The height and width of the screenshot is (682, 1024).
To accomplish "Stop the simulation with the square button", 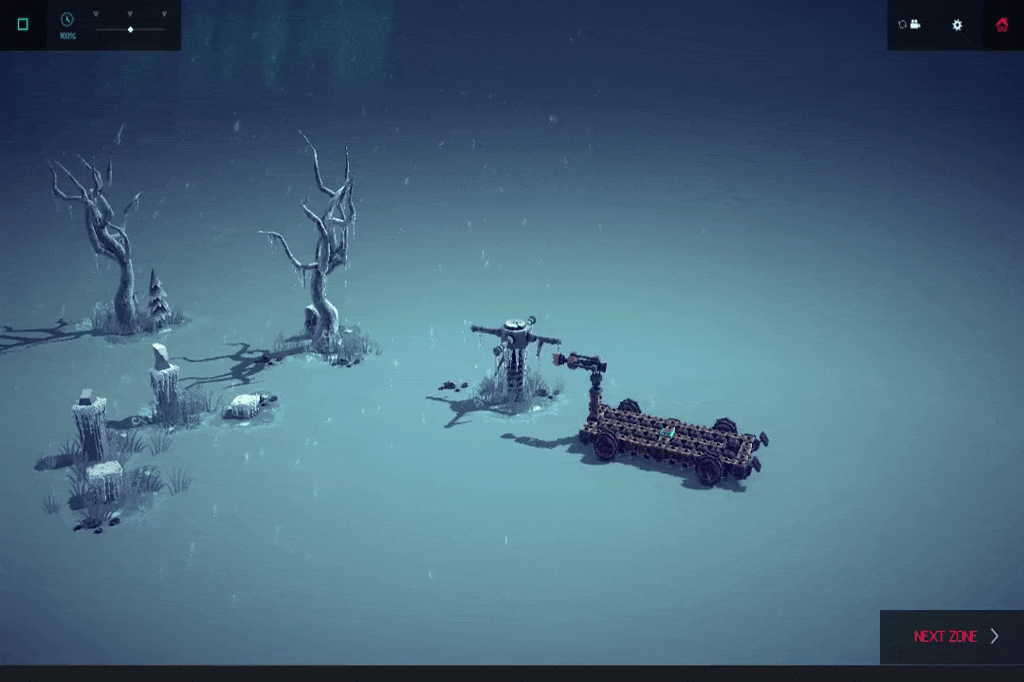I will [x=23, y=24].
